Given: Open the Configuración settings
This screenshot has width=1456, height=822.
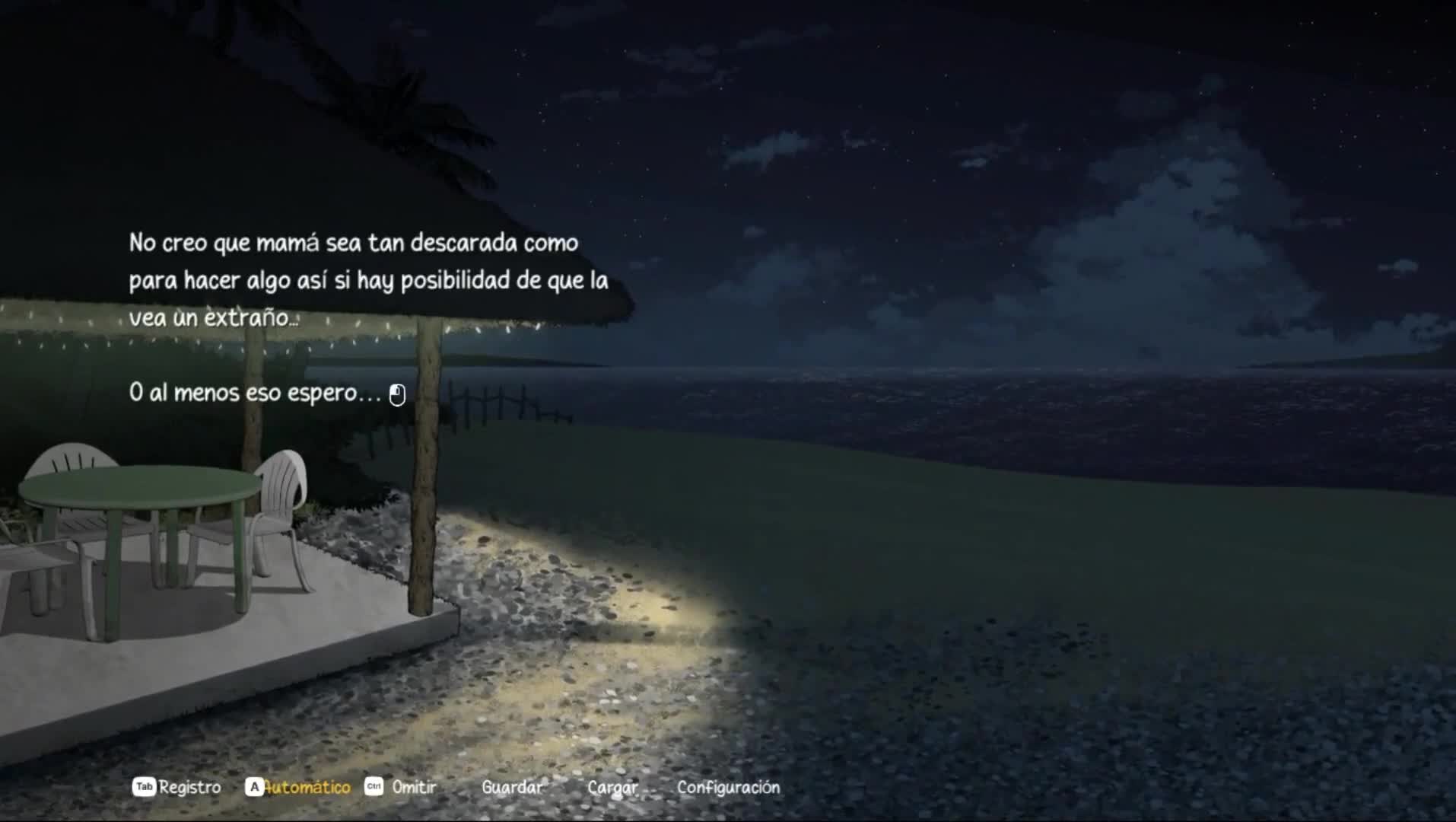Looking at the screenshot, I should [x=728, y=787].
